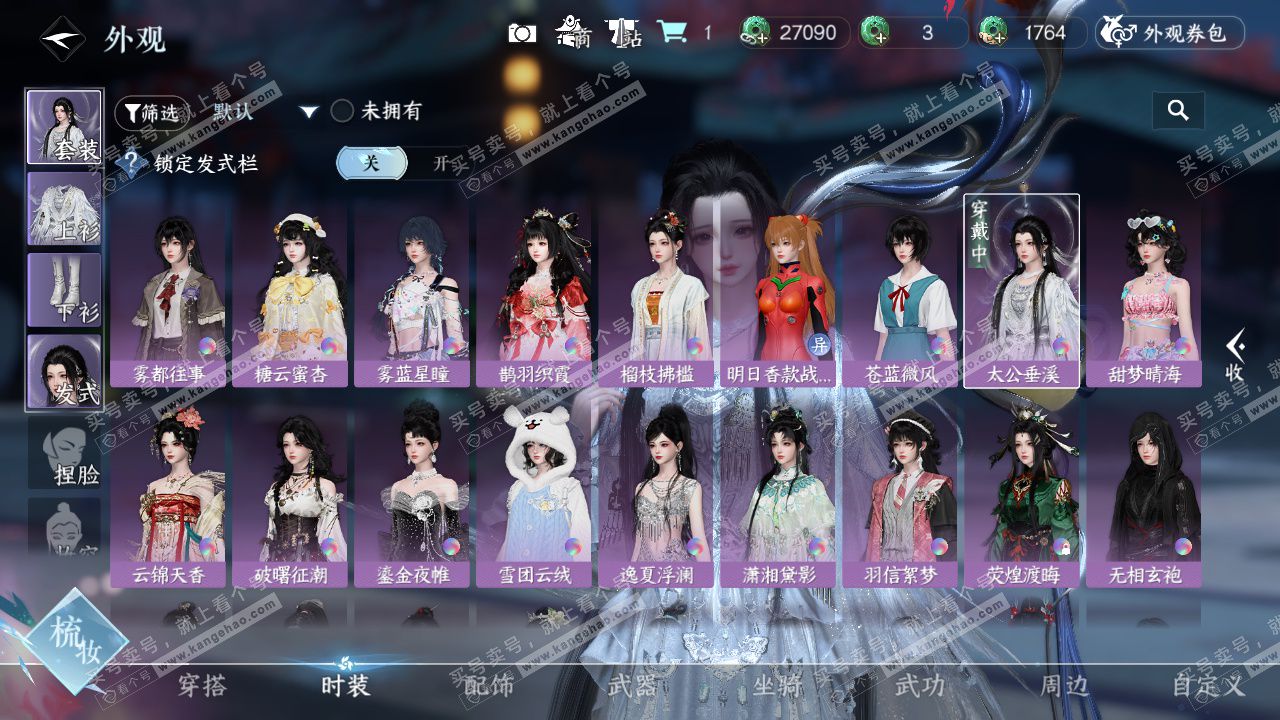The image size is (1280, 720).
Task: Choose the 明日香款战斗服 outfit
Action: [x=778, y=290]
